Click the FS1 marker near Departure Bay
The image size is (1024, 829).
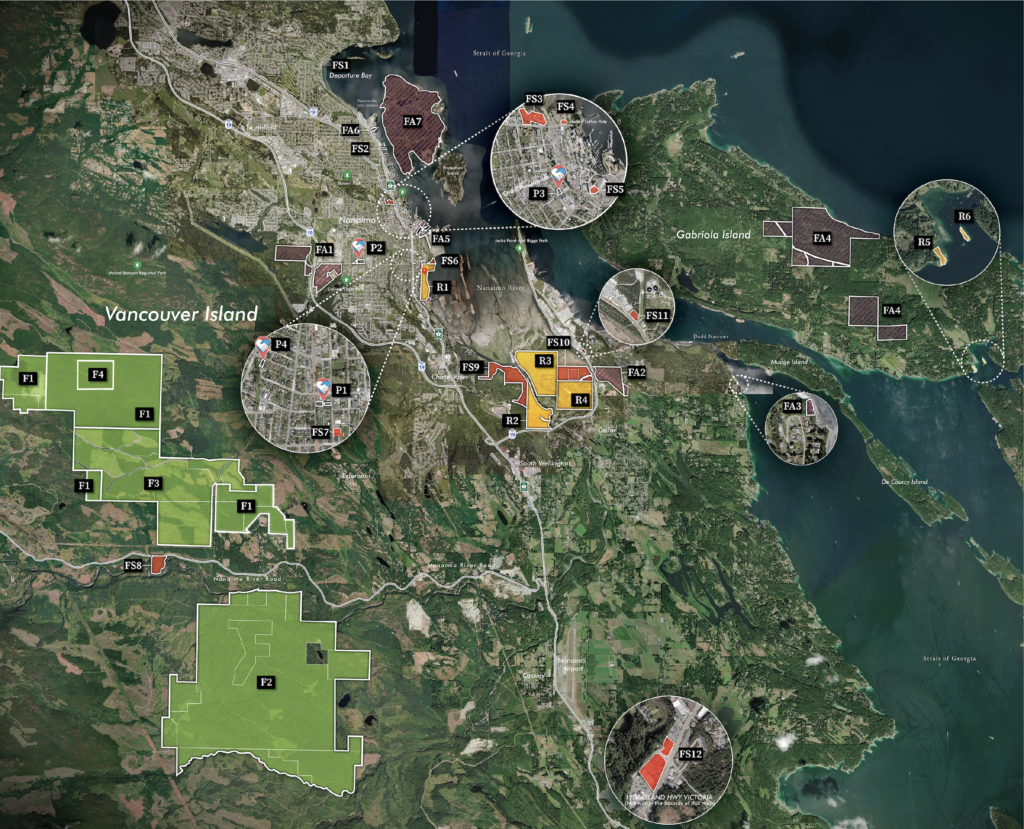point(341,65)
